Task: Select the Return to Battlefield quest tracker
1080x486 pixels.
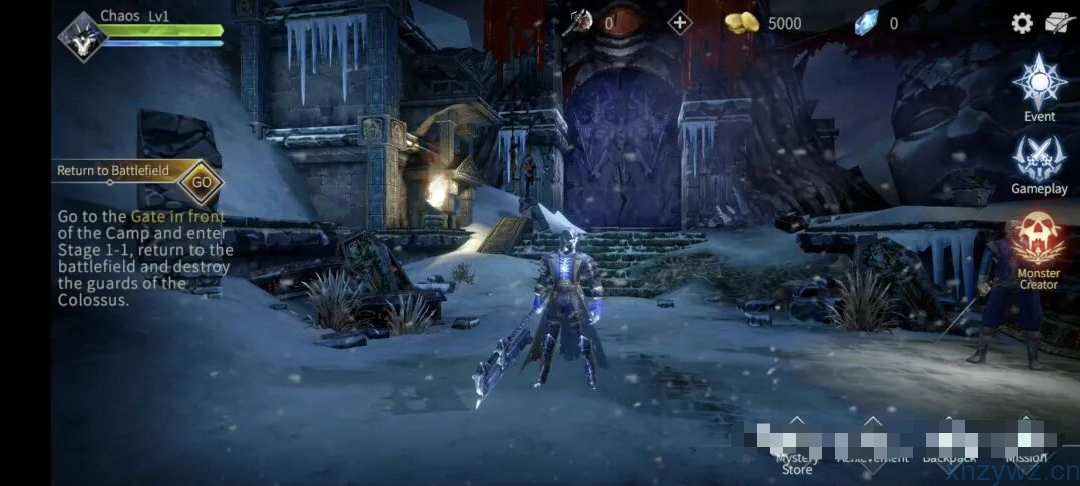Action: [x=115, y=171]
